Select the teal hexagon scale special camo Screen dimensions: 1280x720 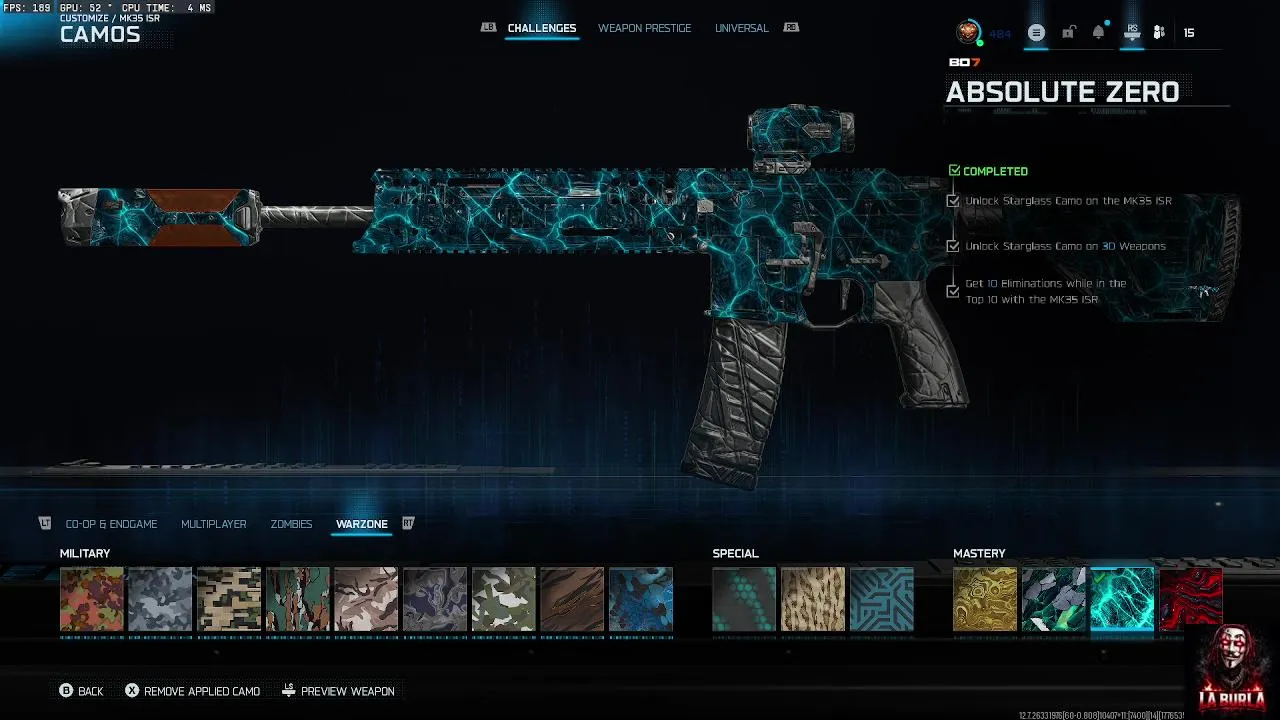(744, 600)
